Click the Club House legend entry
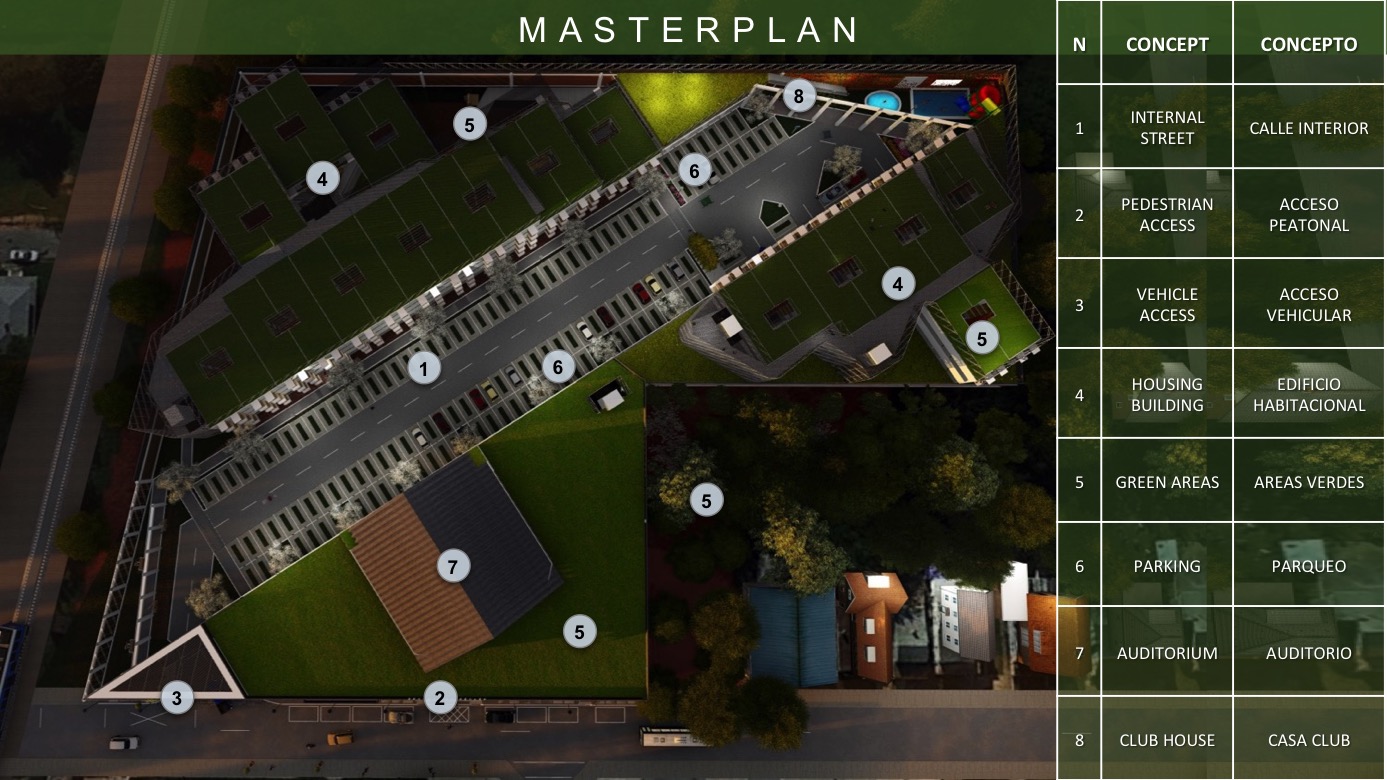Screen dimensions: 1387x780 click(x=1167, y=740)
